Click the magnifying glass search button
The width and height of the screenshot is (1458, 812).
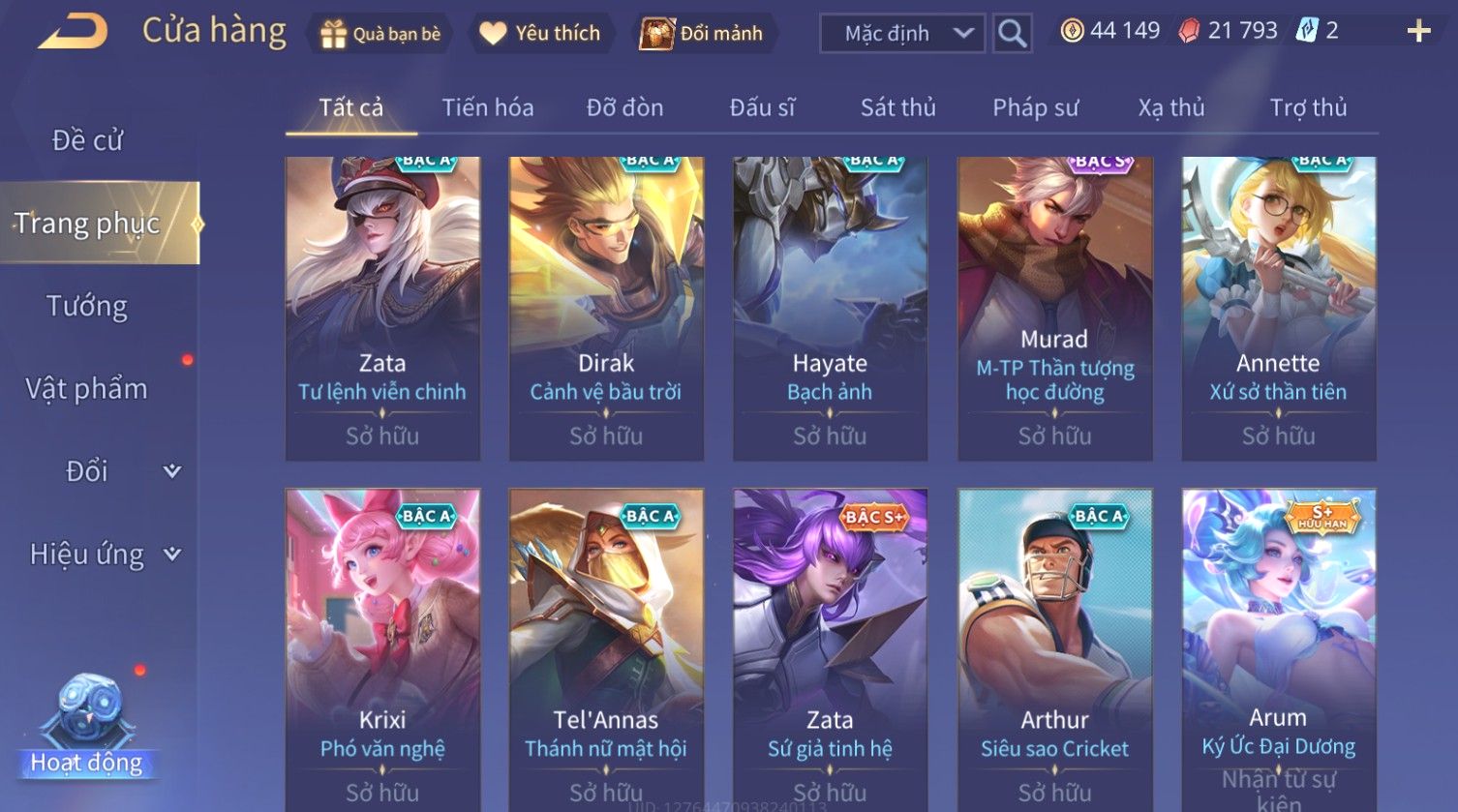1012,34
